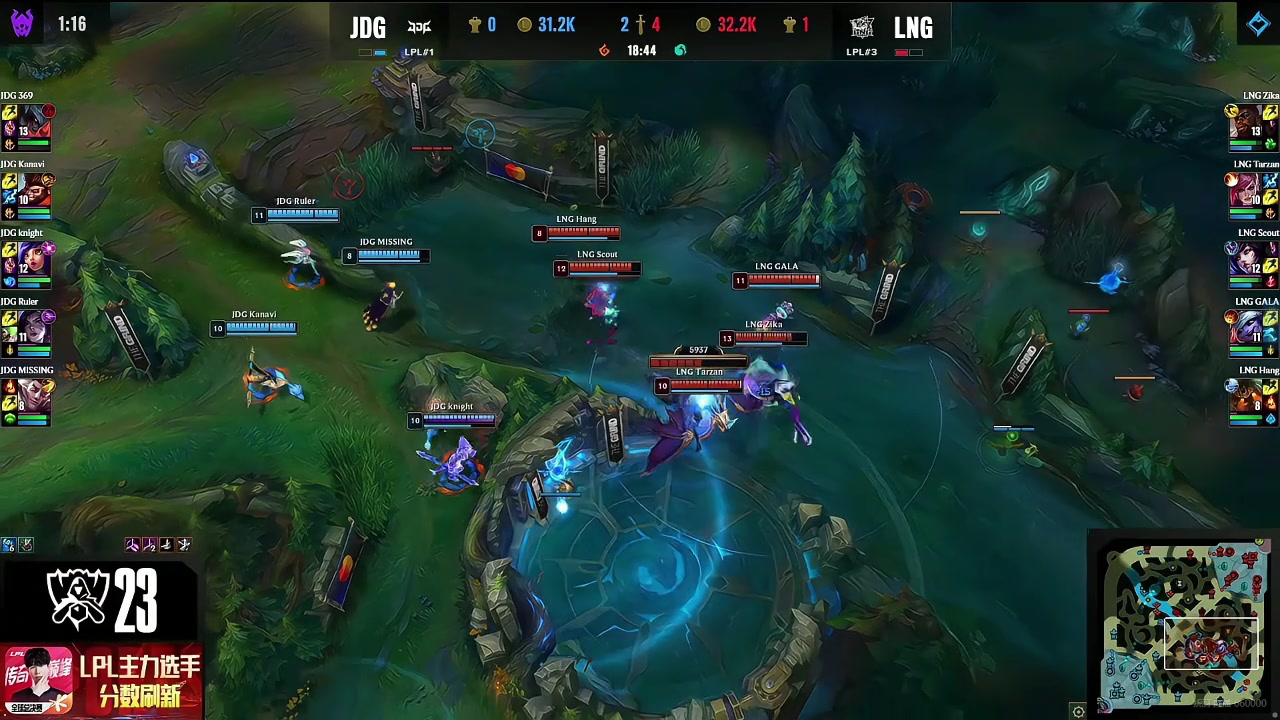Viewport: 1280px width, 720px height.
Task: Select JDG knight's champion portrait
Action: coord(34,260)
